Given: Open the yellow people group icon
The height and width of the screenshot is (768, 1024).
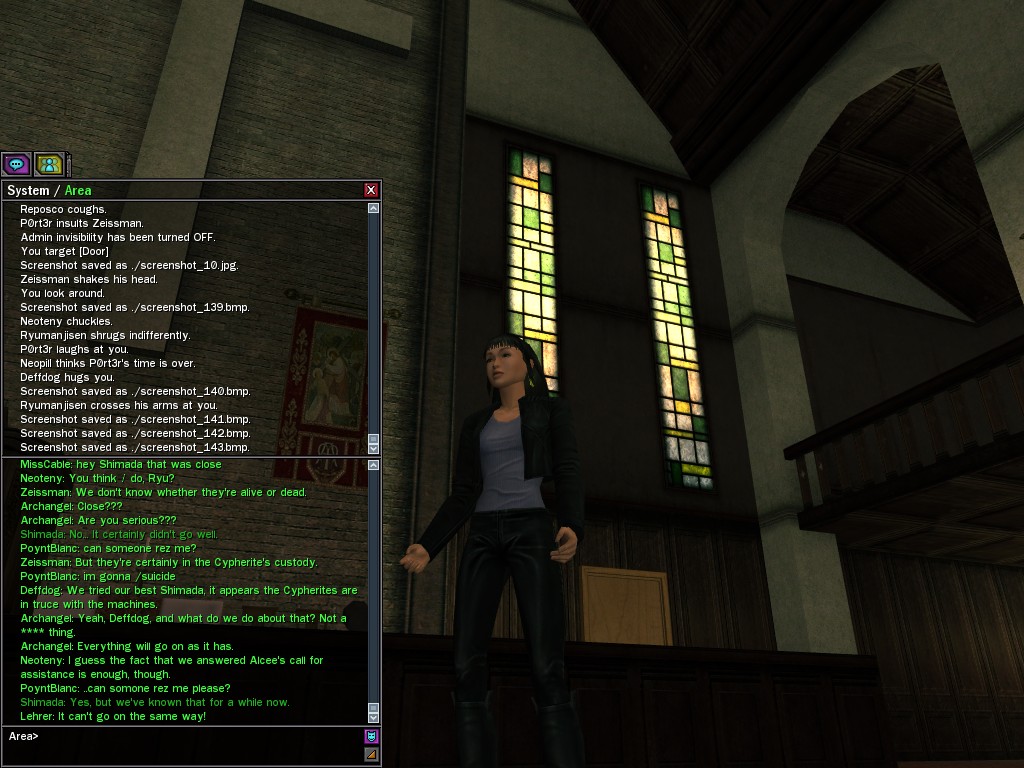Looking at the screenshot, I should [49, 164].
